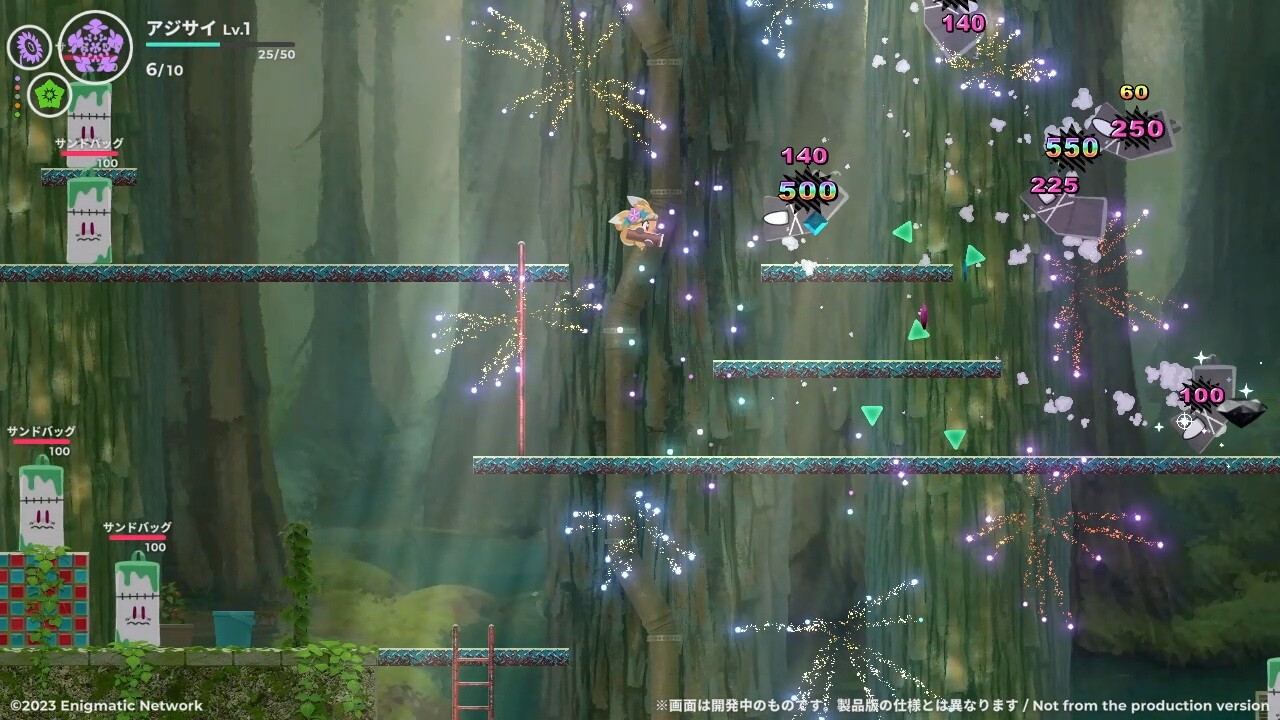Click the 25/50 experience readout
The width and height of the screenshot is (1280, 720).
pyautogui.click(x=277, y=53)
